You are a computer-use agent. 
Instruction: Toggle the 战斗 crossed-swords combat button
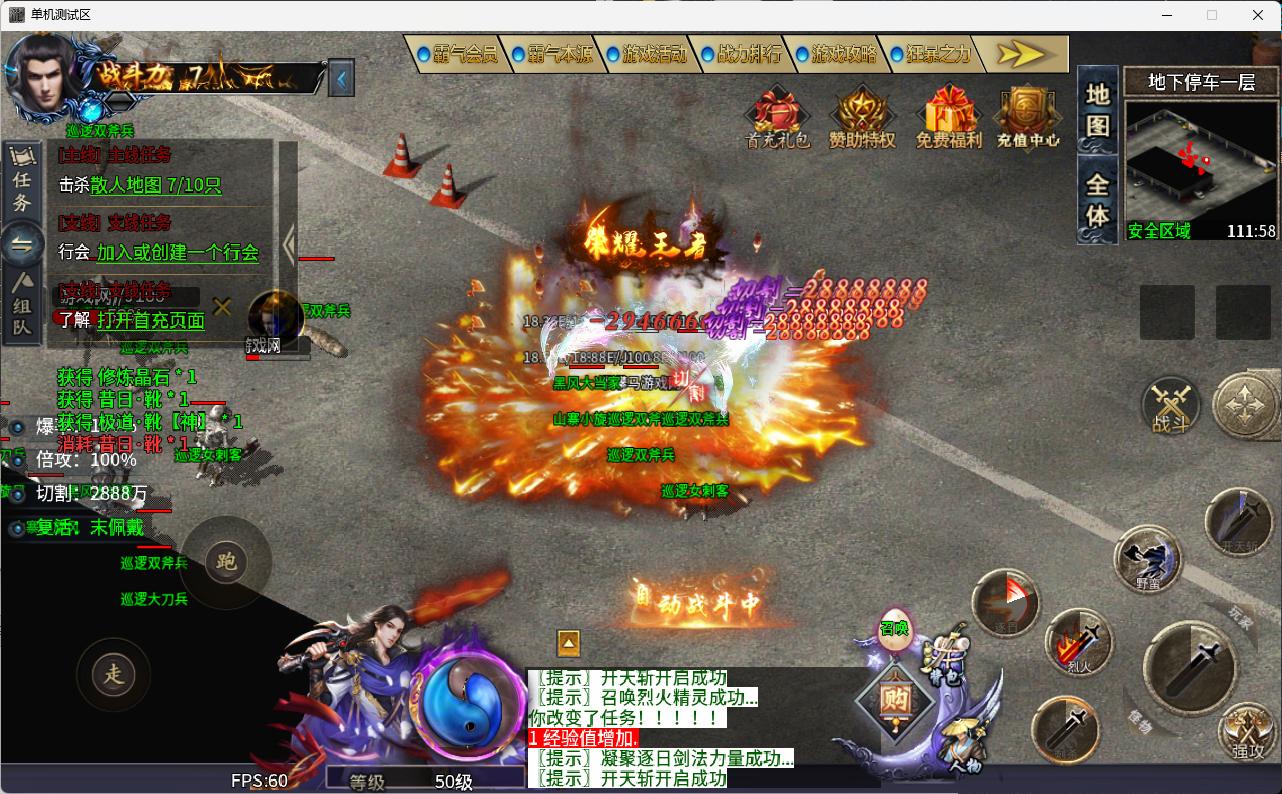[x=1171, y=405]
